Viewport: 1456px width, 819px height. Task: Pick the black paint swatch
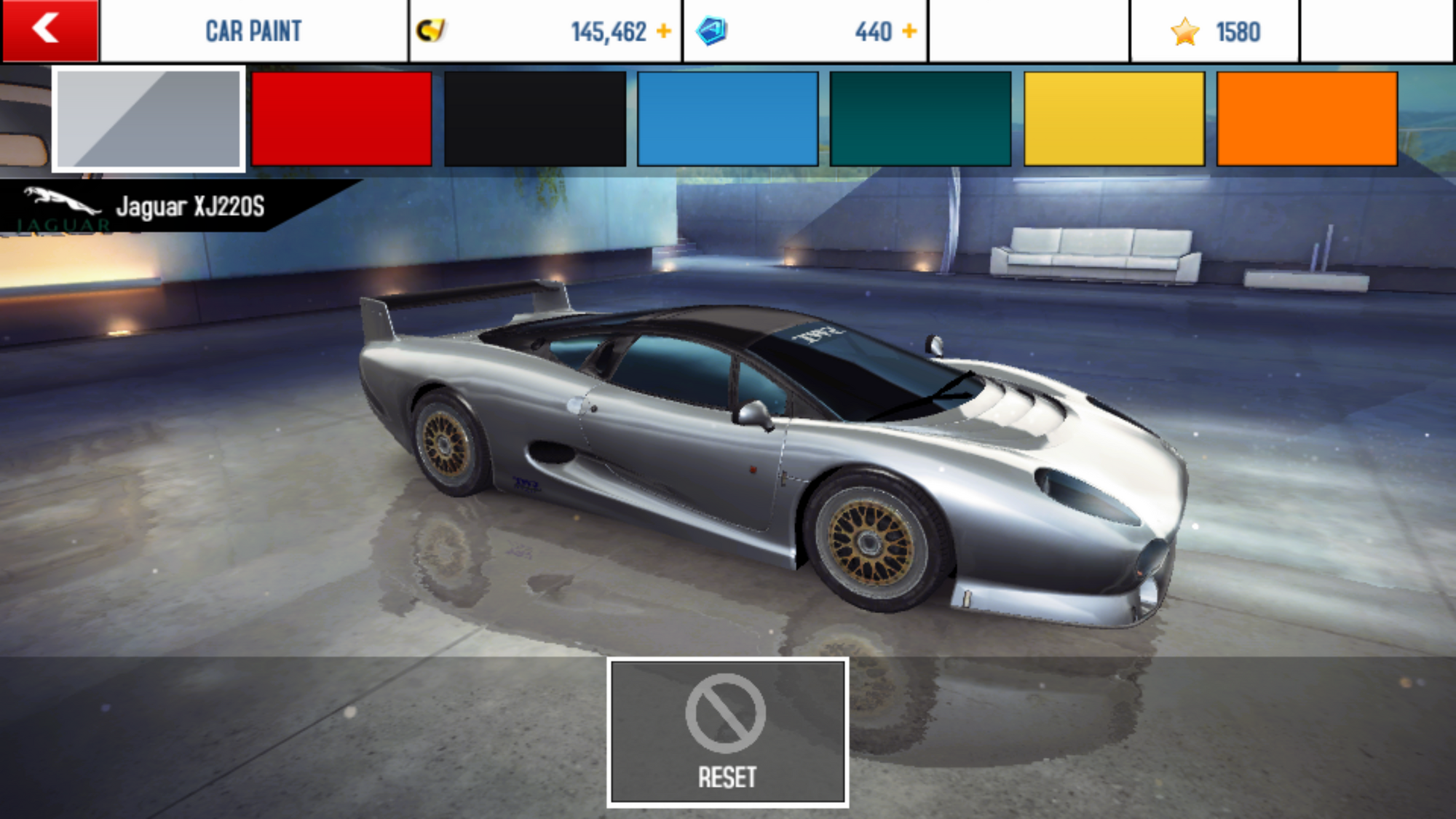pos(535,119)
